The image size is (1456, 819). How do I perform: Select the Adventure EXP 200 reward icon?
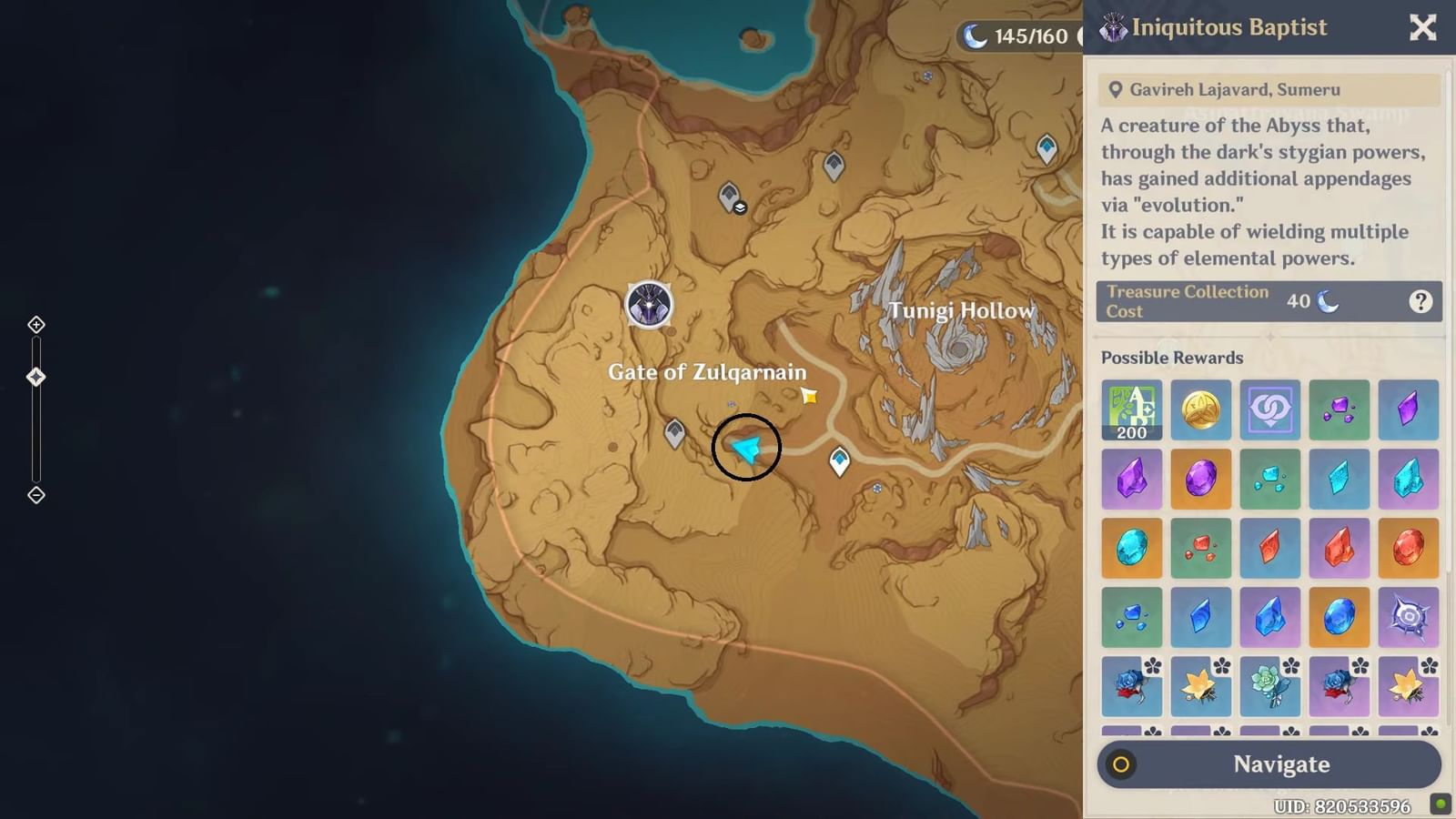[x=1131, y=409]
